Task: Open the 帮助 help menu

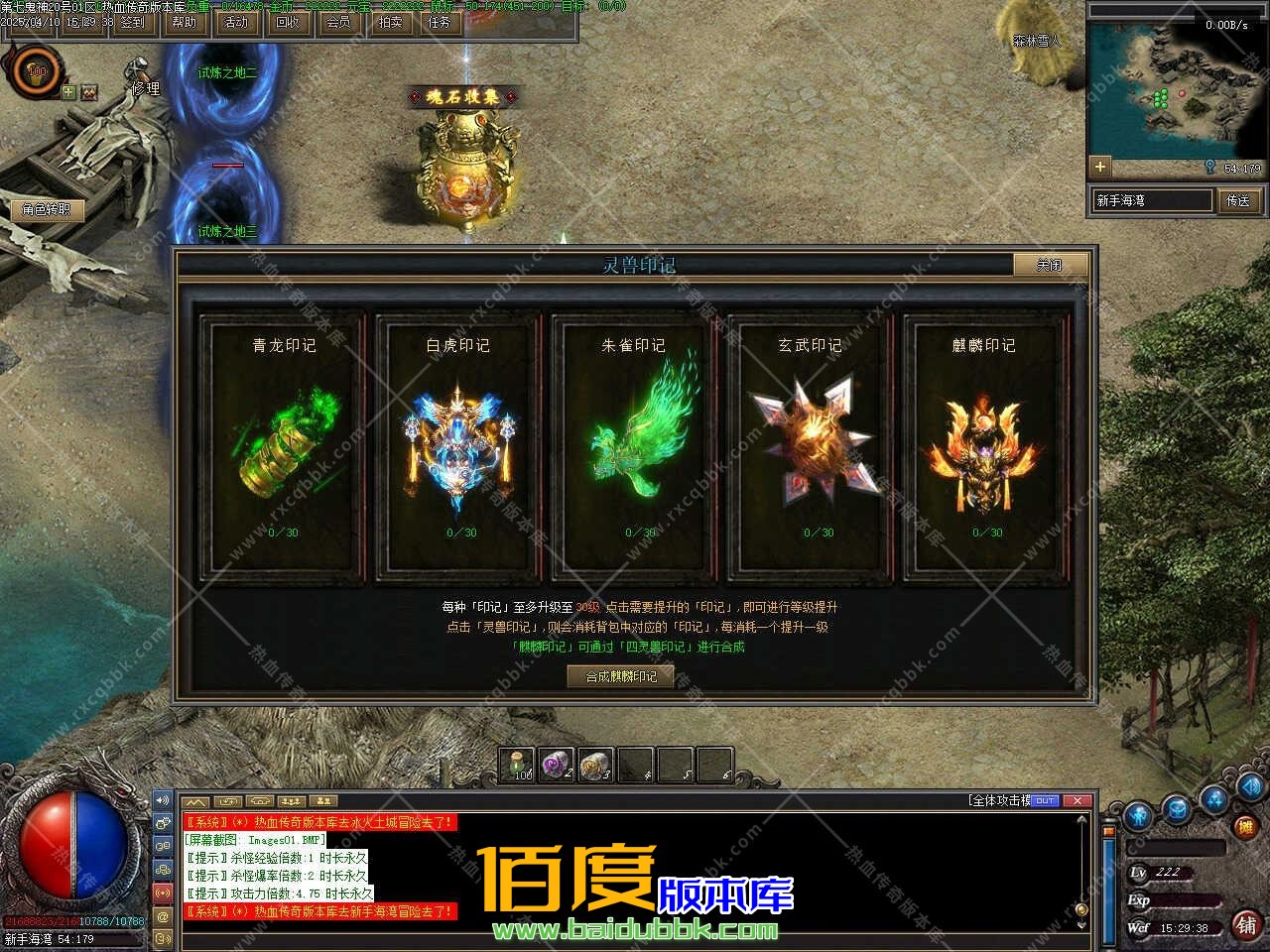Action: [185, 22]
